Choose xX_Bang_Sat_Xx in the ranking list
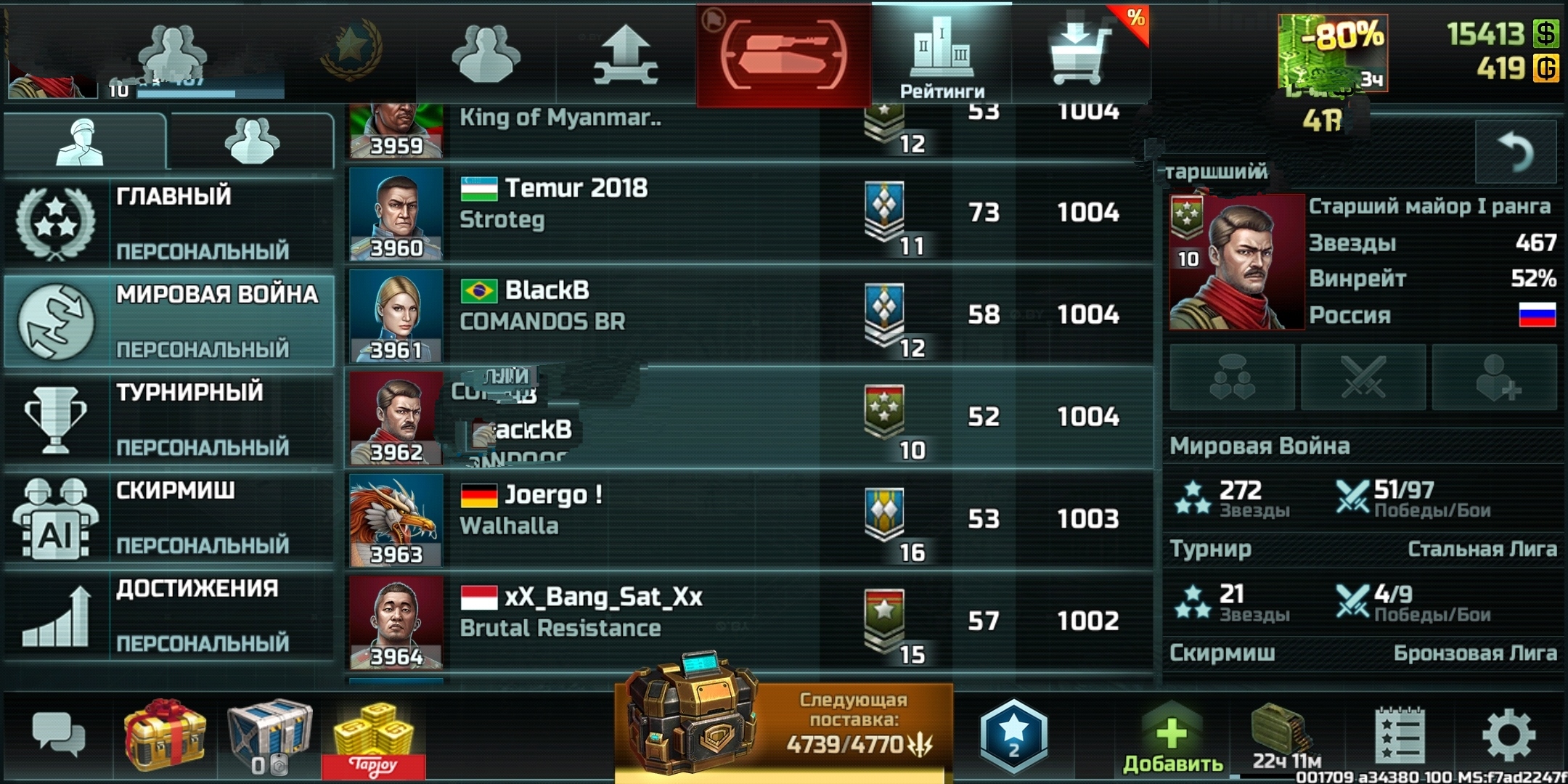The height and width of the screenshot is (784, 1568). tap(748, 622)
